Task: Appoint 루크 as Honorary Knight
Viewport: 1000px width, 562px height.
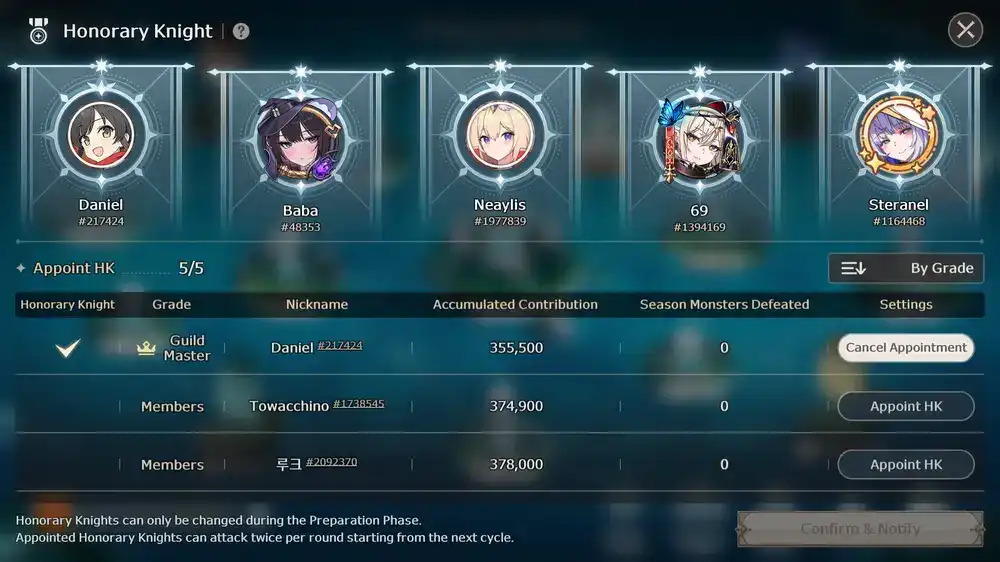Action: pos(906,464)
